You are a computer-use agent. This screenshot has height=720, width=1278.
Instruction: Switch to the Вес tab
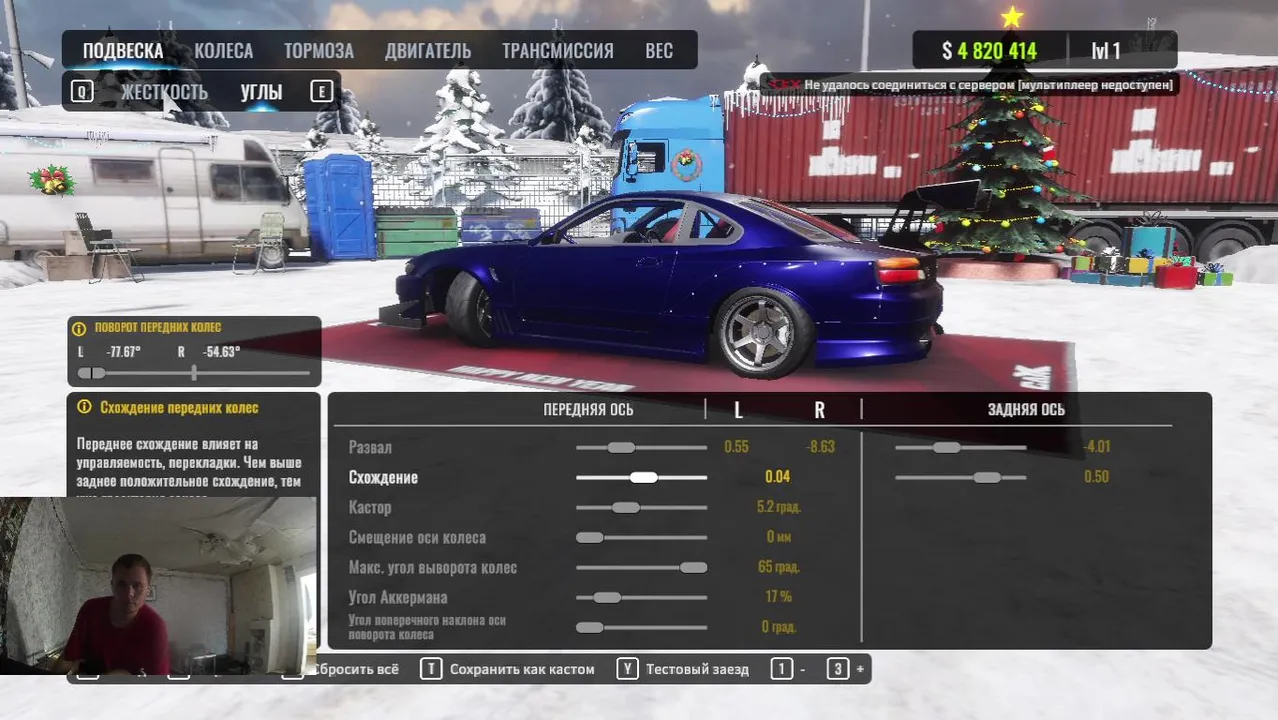click(x=659, y=51)
